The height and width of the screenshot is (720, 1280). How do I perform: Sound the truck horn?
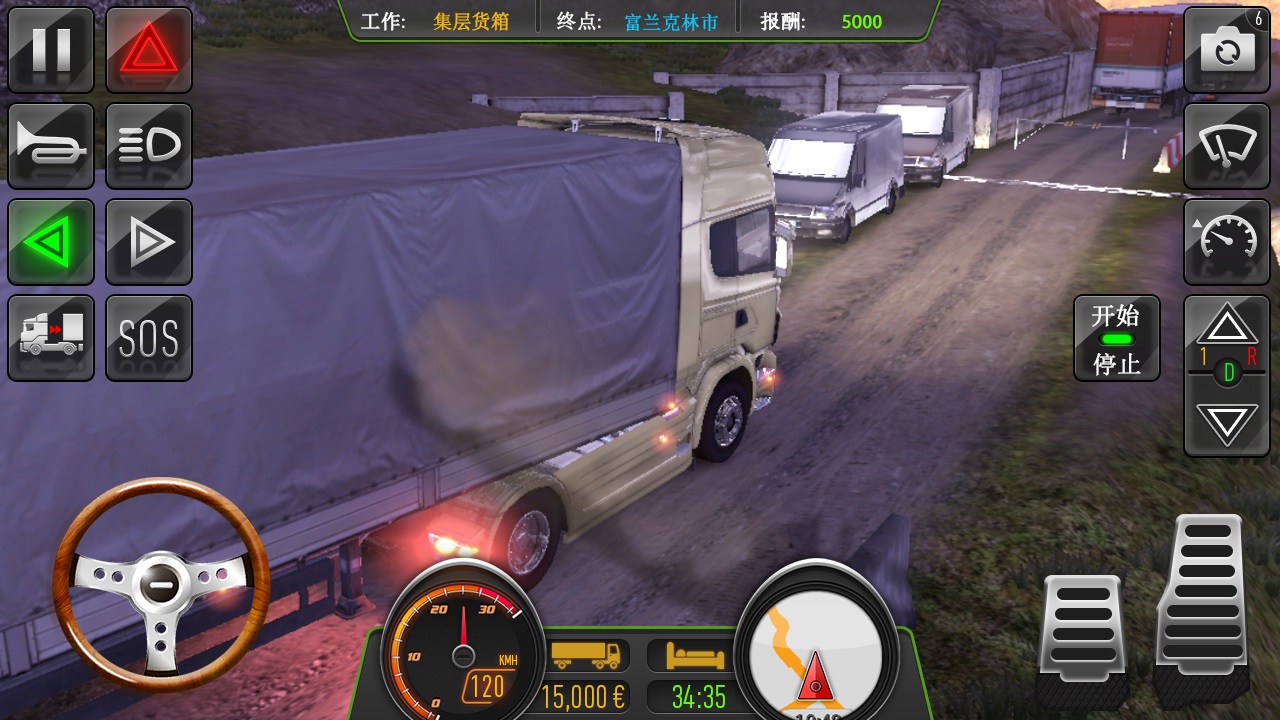[51, 145]
